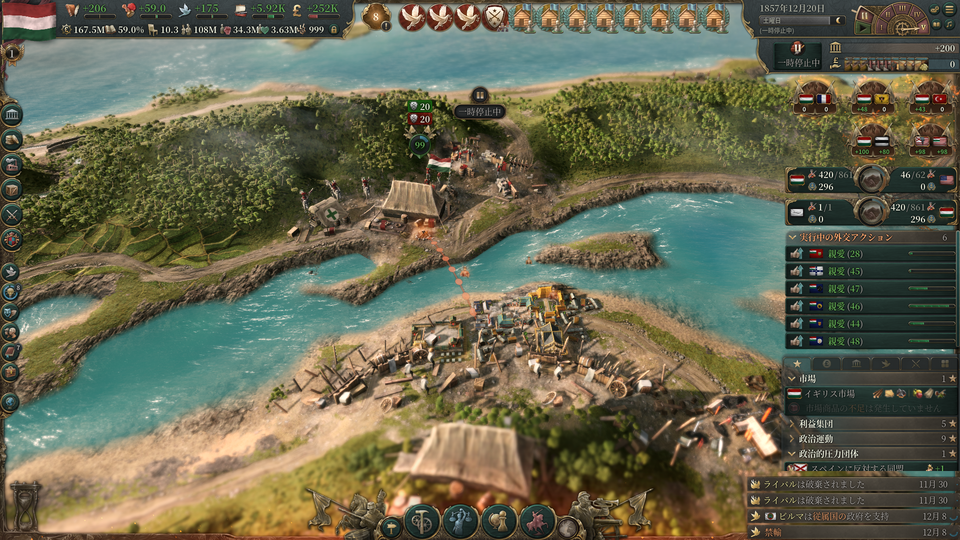Collapse the 市場 outliner section

[x=793, y=379]
